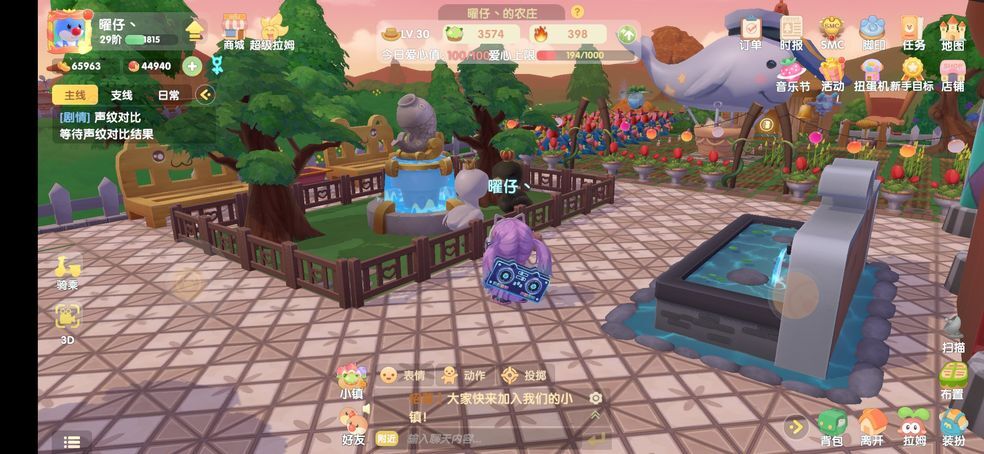984x454 pixels.
Task: Open the 背包 backpack
Action: 831,426
